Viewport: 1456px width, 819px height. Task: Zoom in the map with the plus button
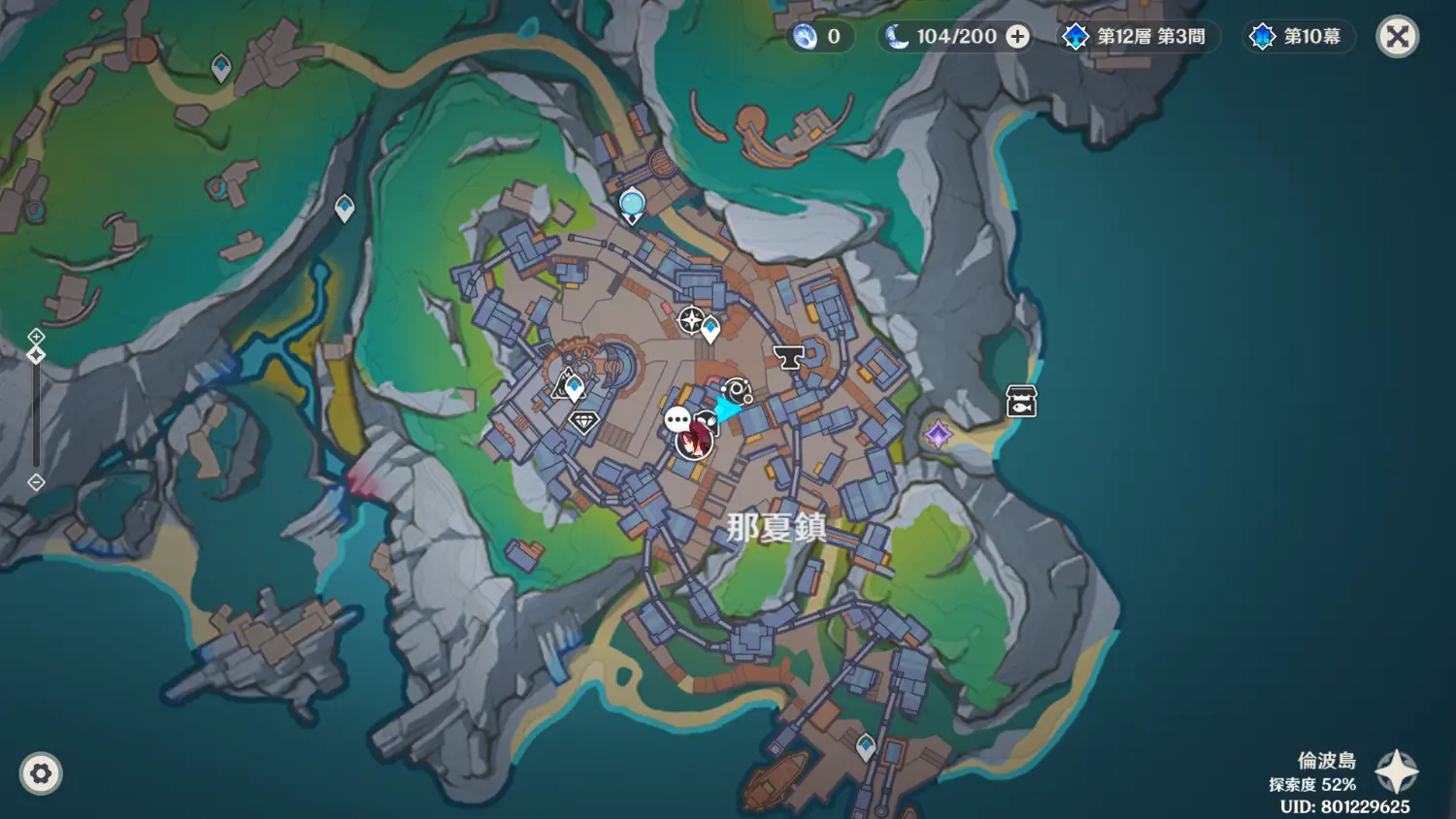[36, 336]
